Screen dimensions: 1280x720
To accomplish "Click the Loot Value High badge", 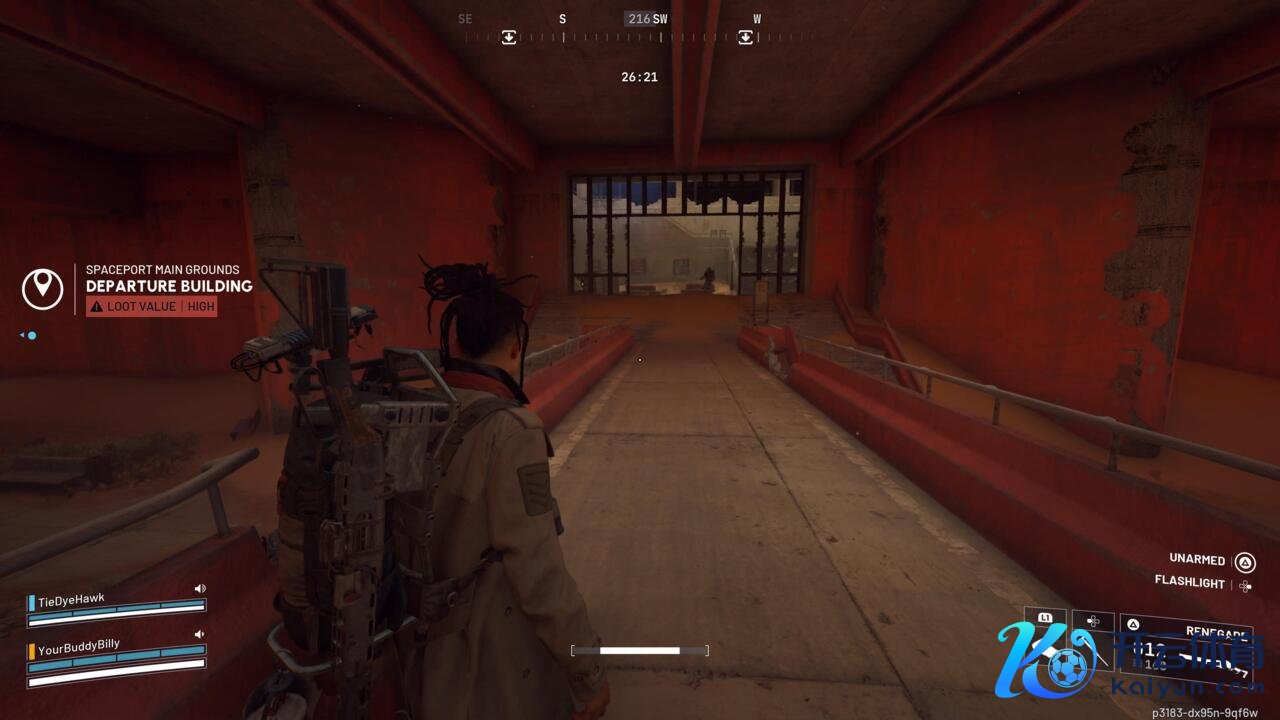I will point(151,307).
